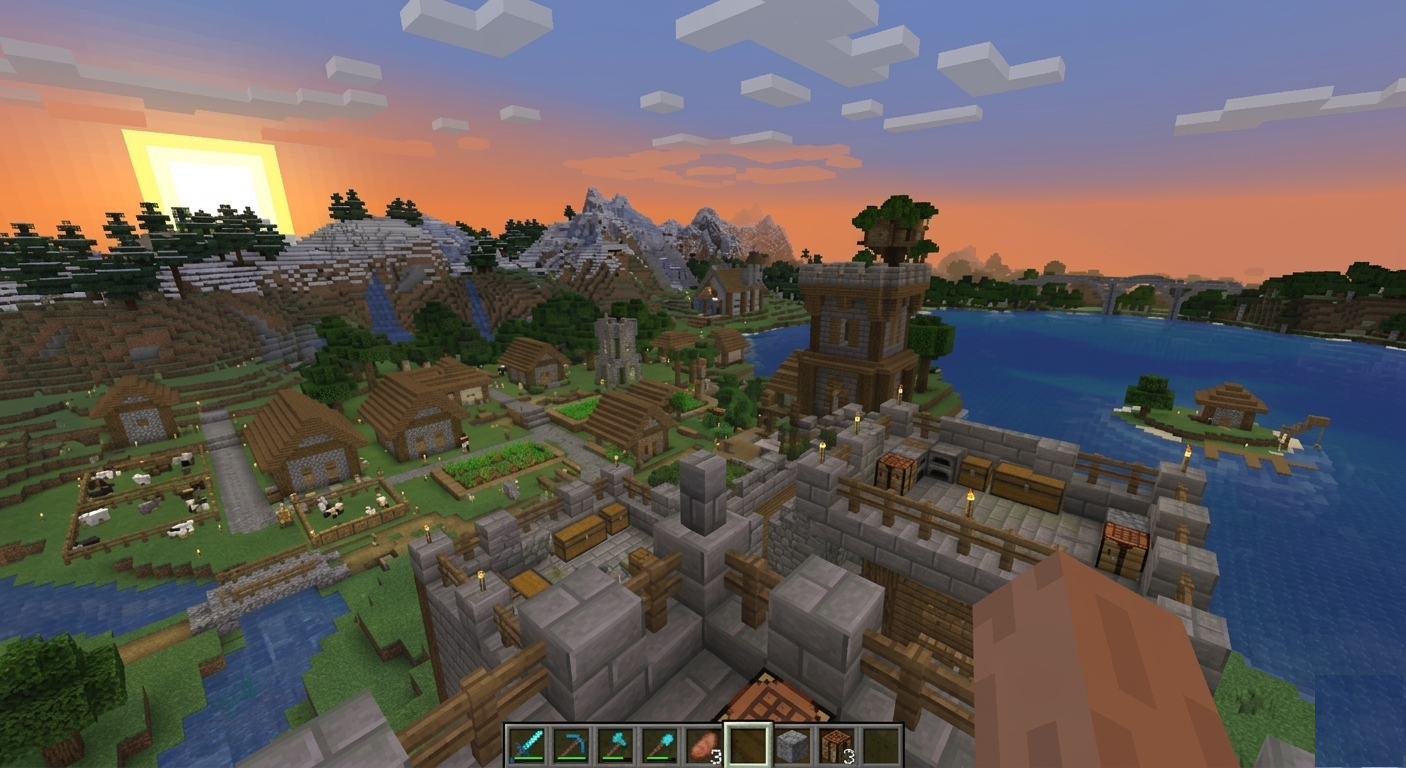The width and height of the screenshot is (1406, 768).
Task: Click the highlighted empty hotbar slot
Action: coord(749,744)
